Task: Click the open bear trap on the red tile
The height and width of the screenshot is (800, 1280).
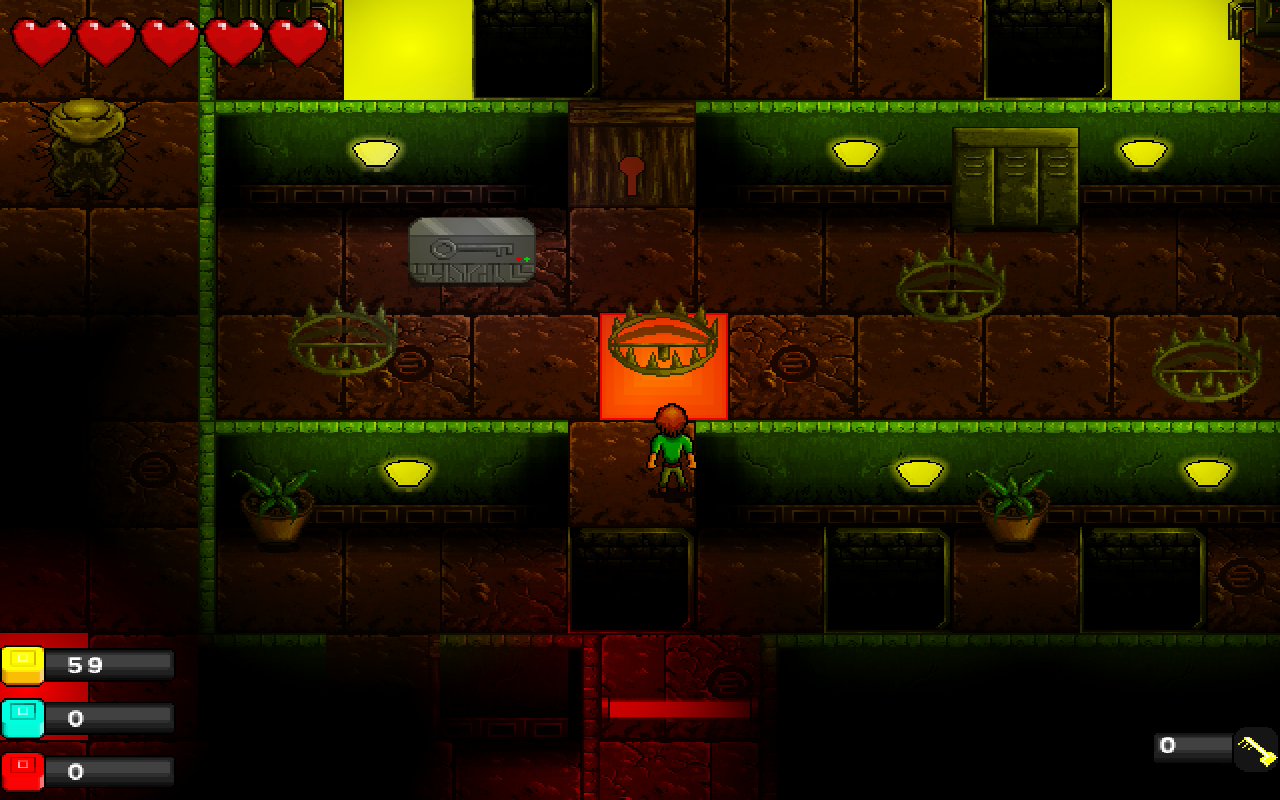Action: (x=662, y=345)
